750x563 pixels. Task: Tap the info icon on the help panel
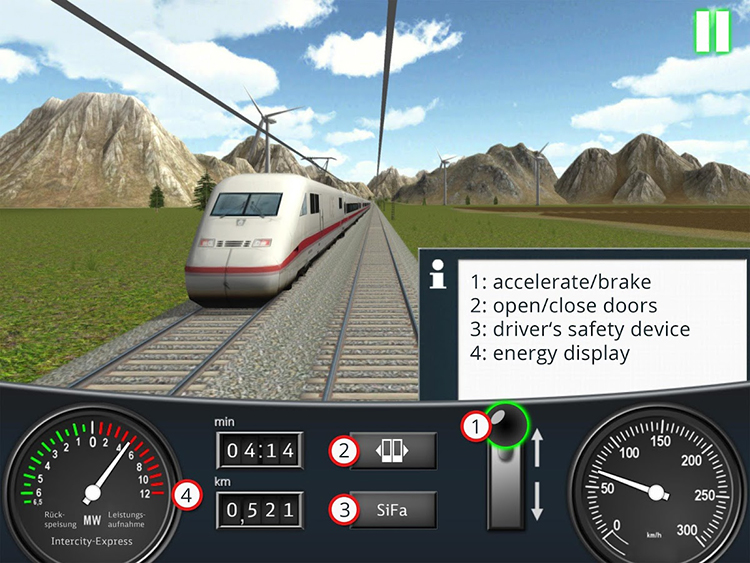[x=437, y=276]
